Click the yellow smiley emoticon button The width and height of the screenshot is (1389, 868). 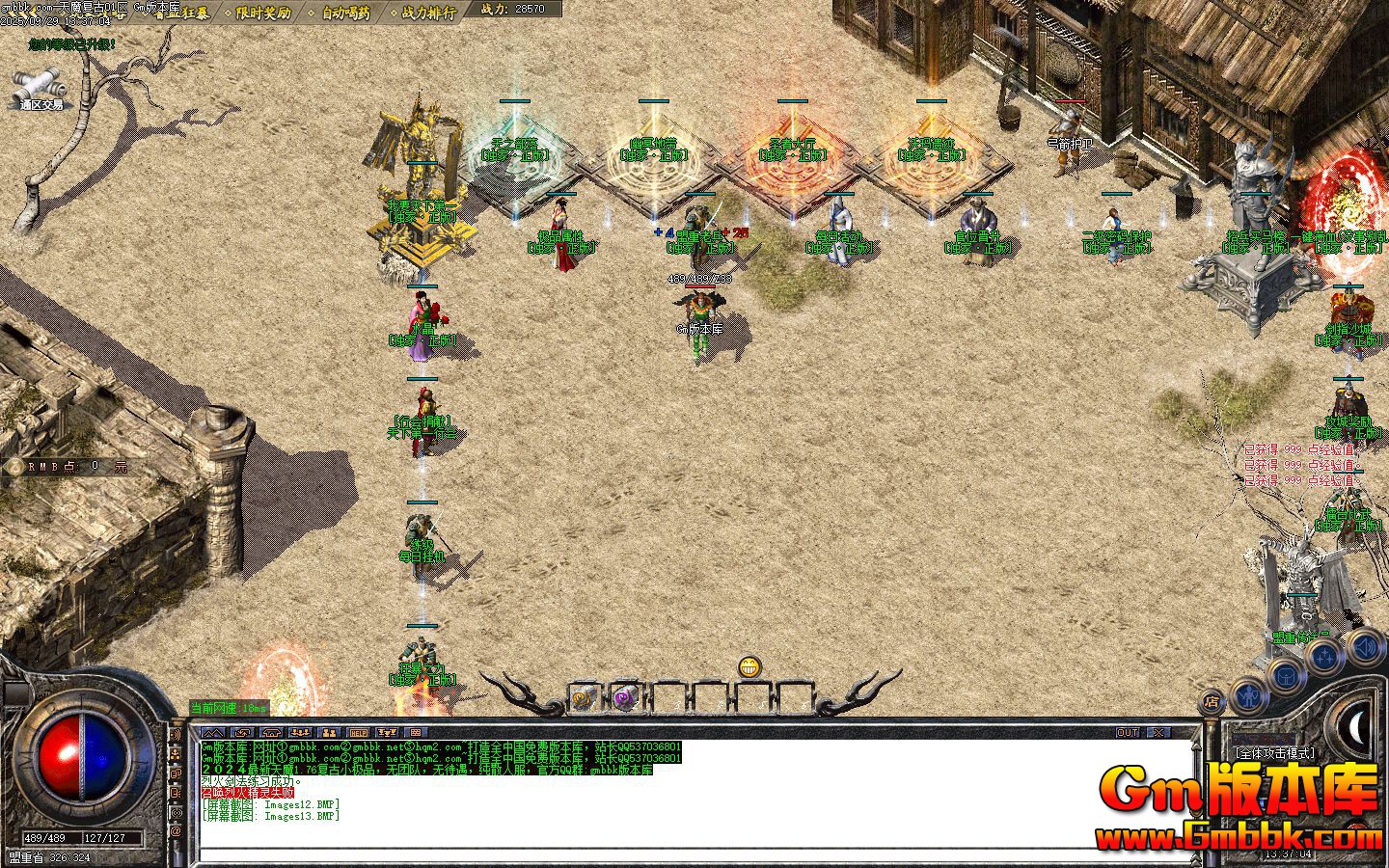pos(749,666)
